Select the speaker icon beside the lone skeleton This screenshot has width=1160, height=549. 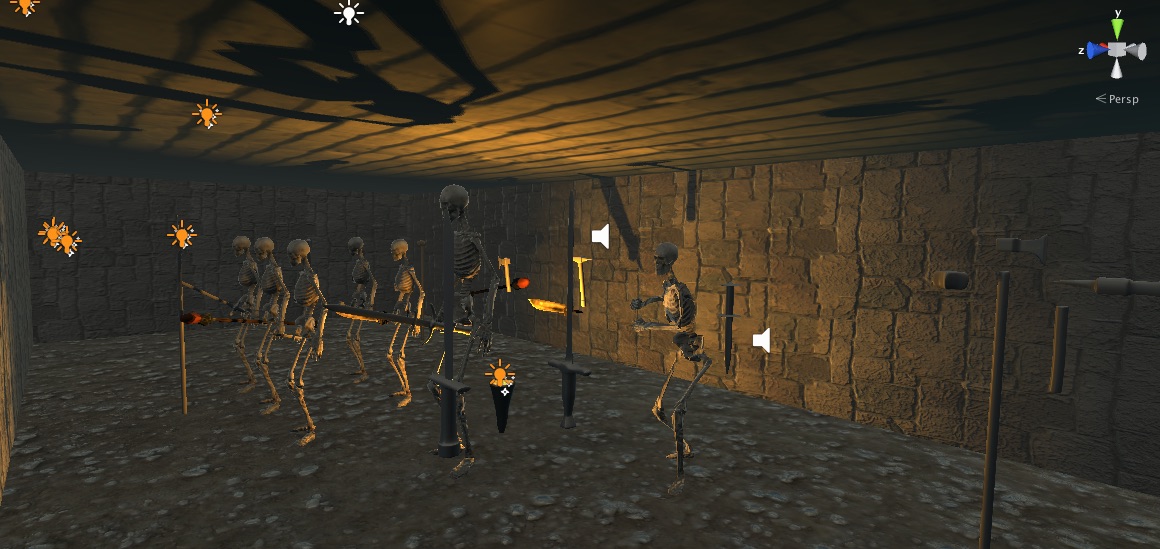[761, 340]
